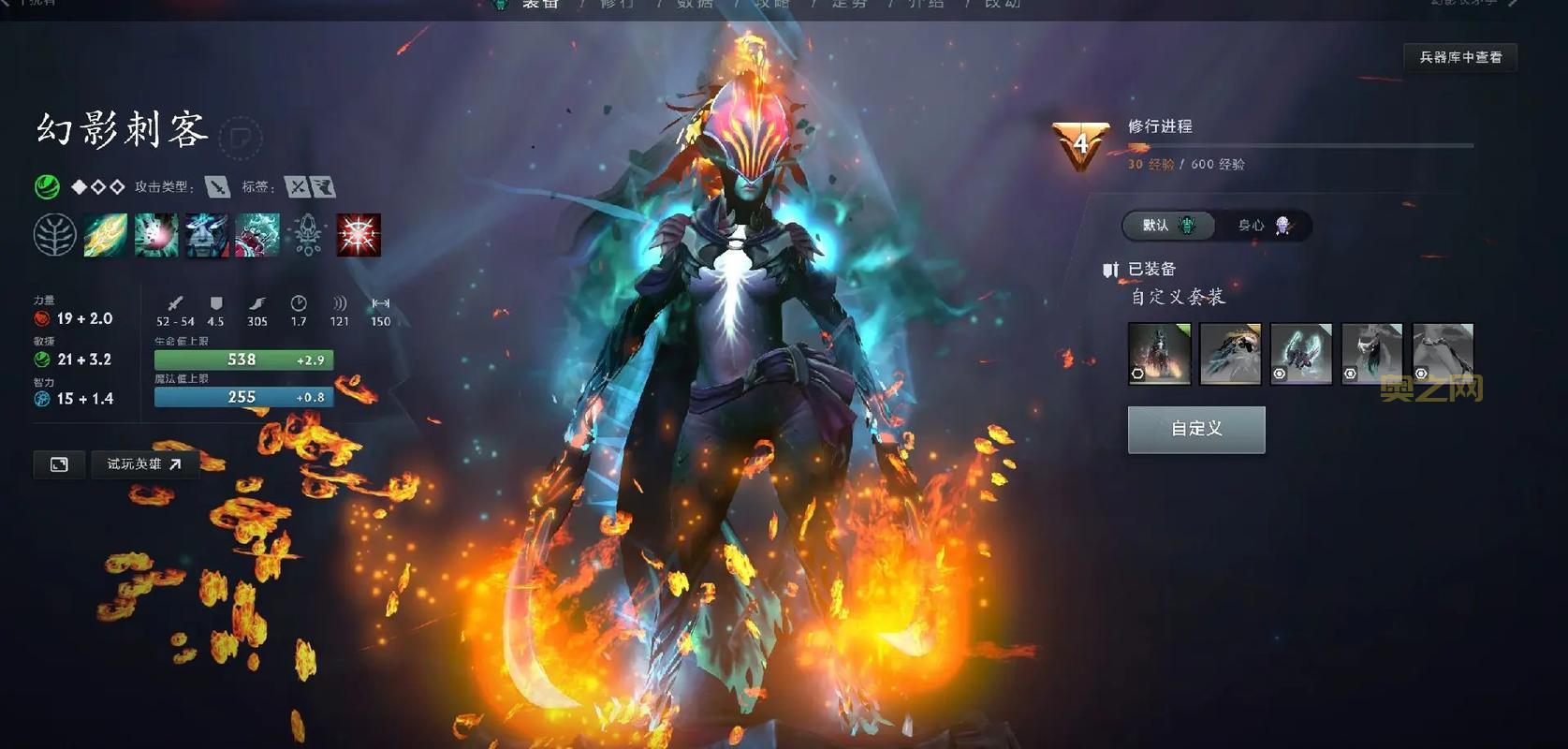This screenshot has width=1568, height=749.
Task: Select the Phantom Strike ability icon
Action: coord(157,235)
